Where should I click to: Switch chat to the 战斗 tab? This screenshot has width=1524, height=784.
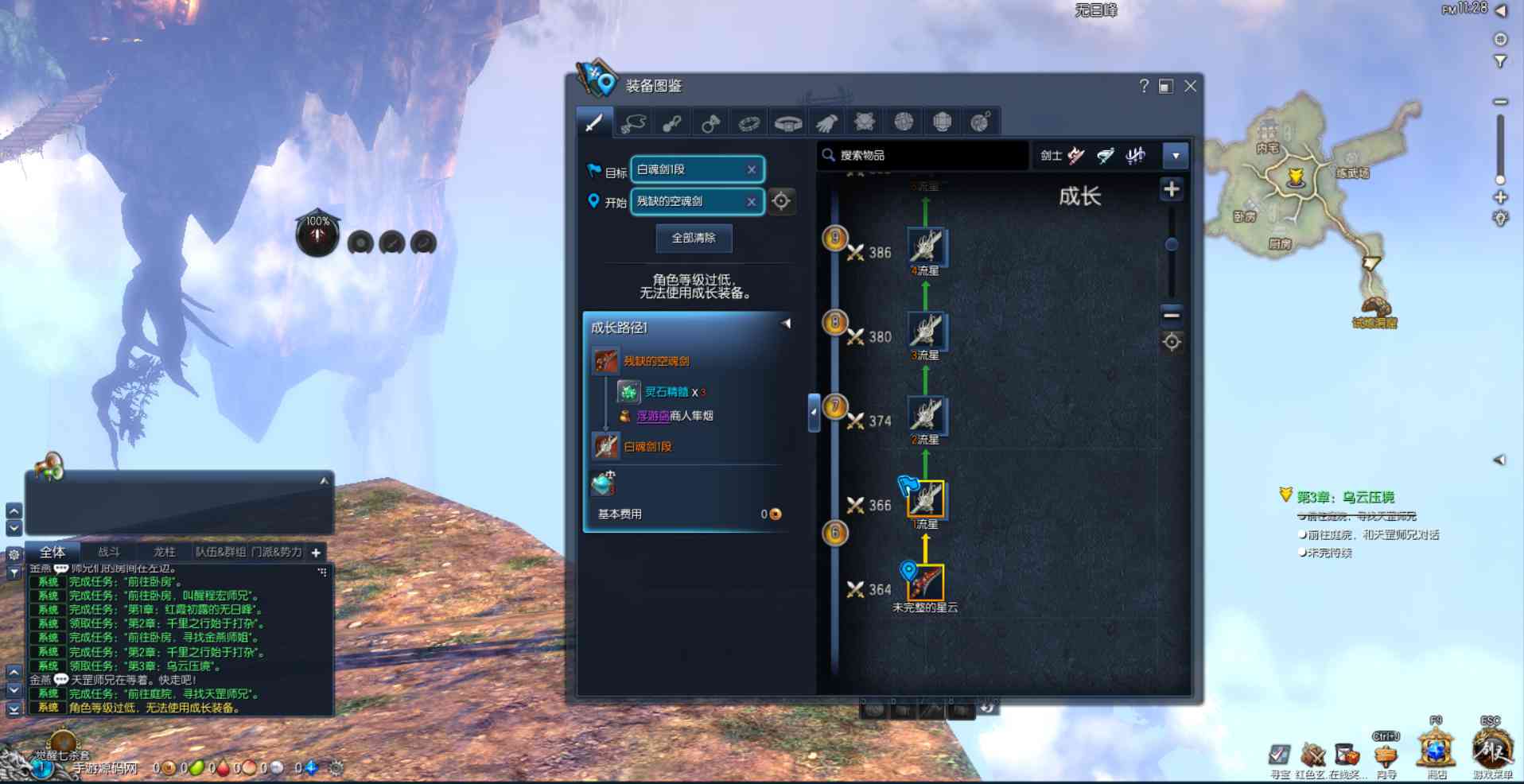click(109, 552)
